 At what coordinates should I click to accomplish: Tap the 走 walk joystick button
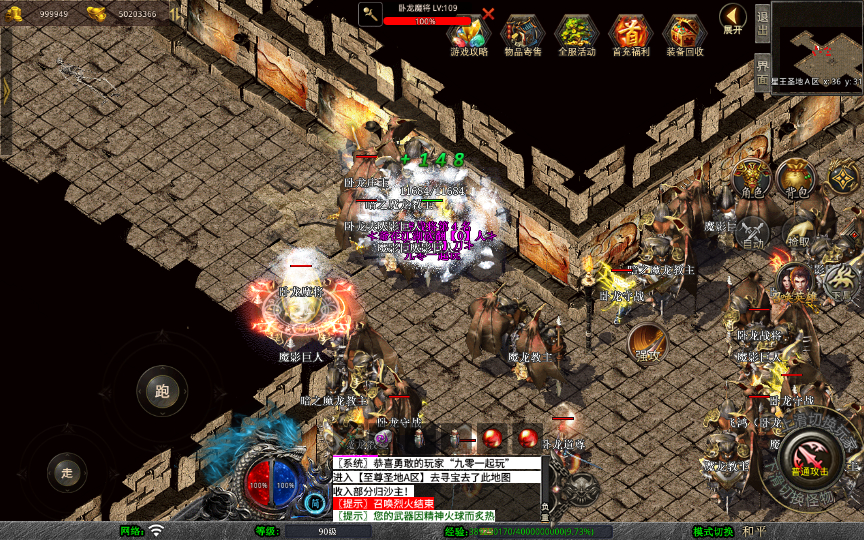(x=68, y=472)
